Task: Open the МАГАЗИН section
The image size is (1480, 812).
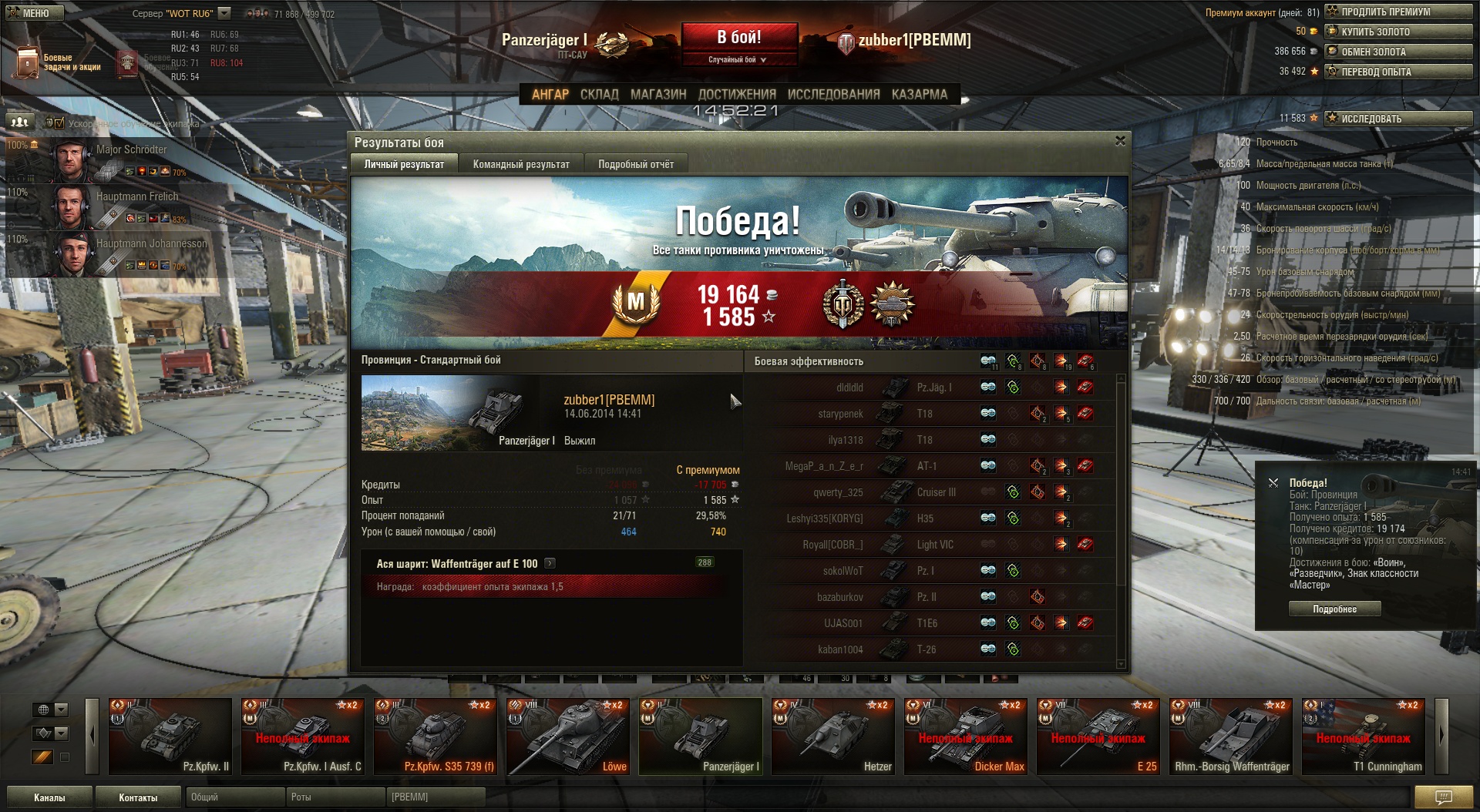Action: click(658, 95)
